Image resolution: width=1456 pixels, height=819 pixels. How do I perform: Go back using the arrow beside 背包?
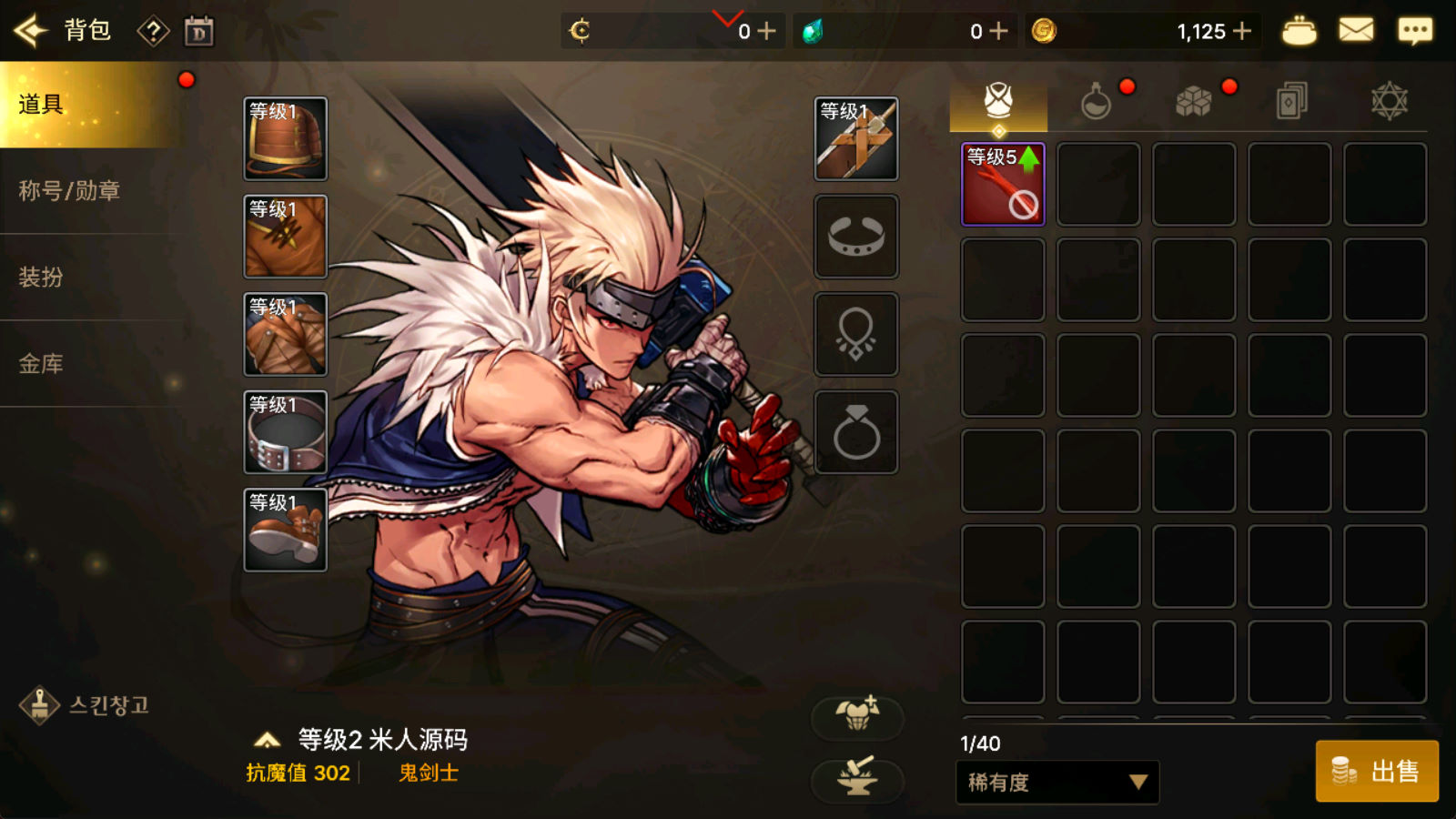pyautogui.click(x=30, y=31)
